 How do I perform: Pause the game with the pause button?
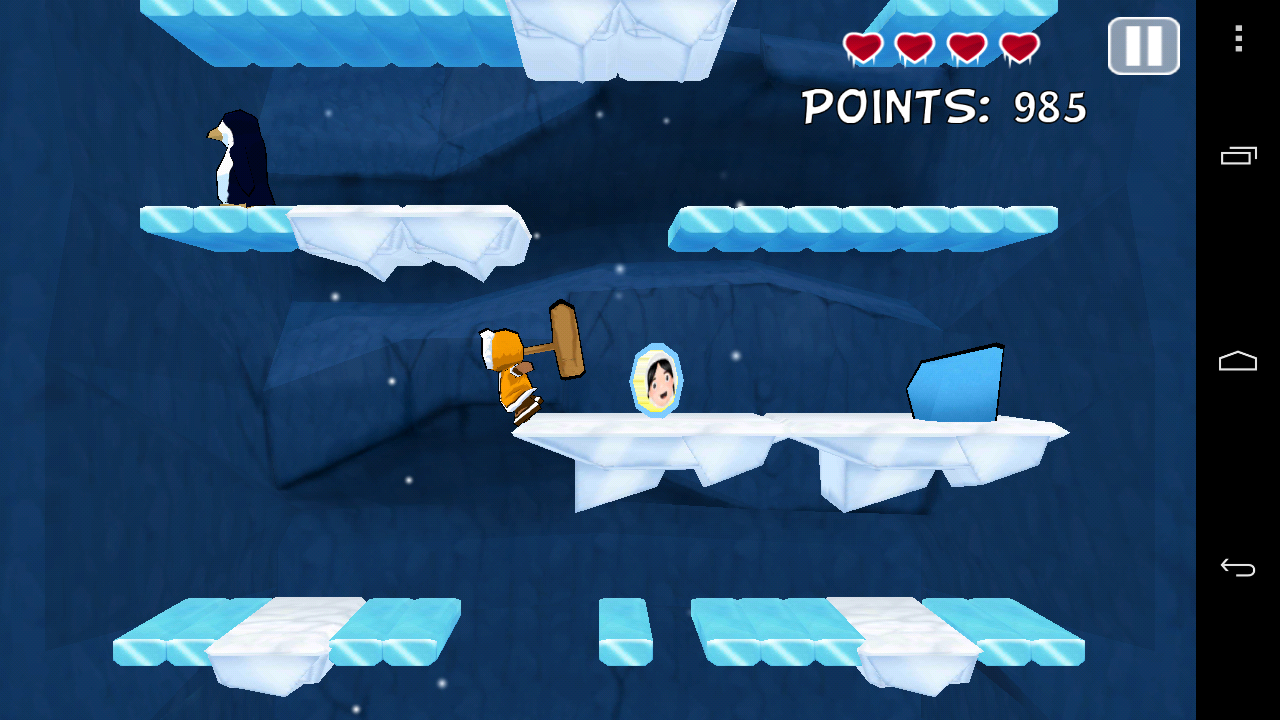[x=1143, y=46]
